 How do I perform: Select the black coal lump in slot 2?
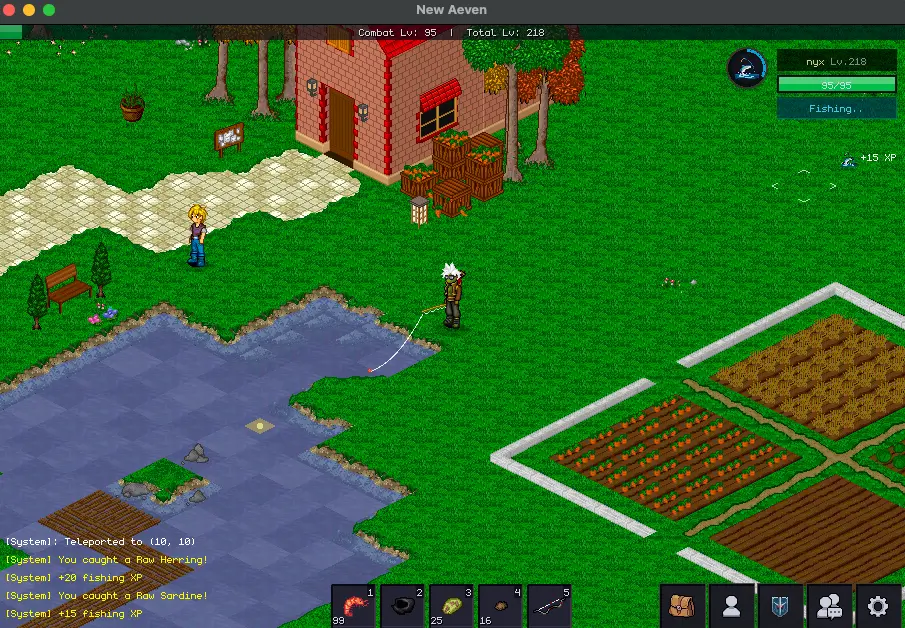402,606
